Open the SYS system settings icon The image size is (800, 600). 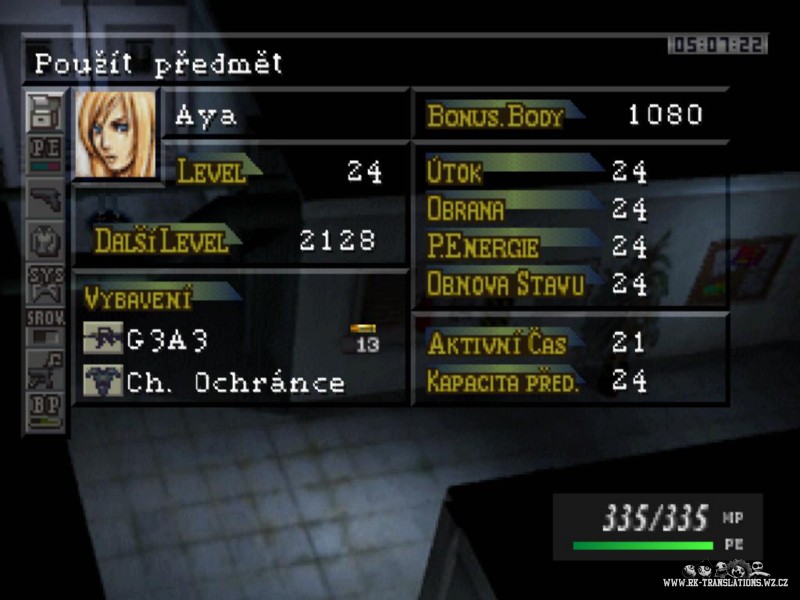coord(46,283)
